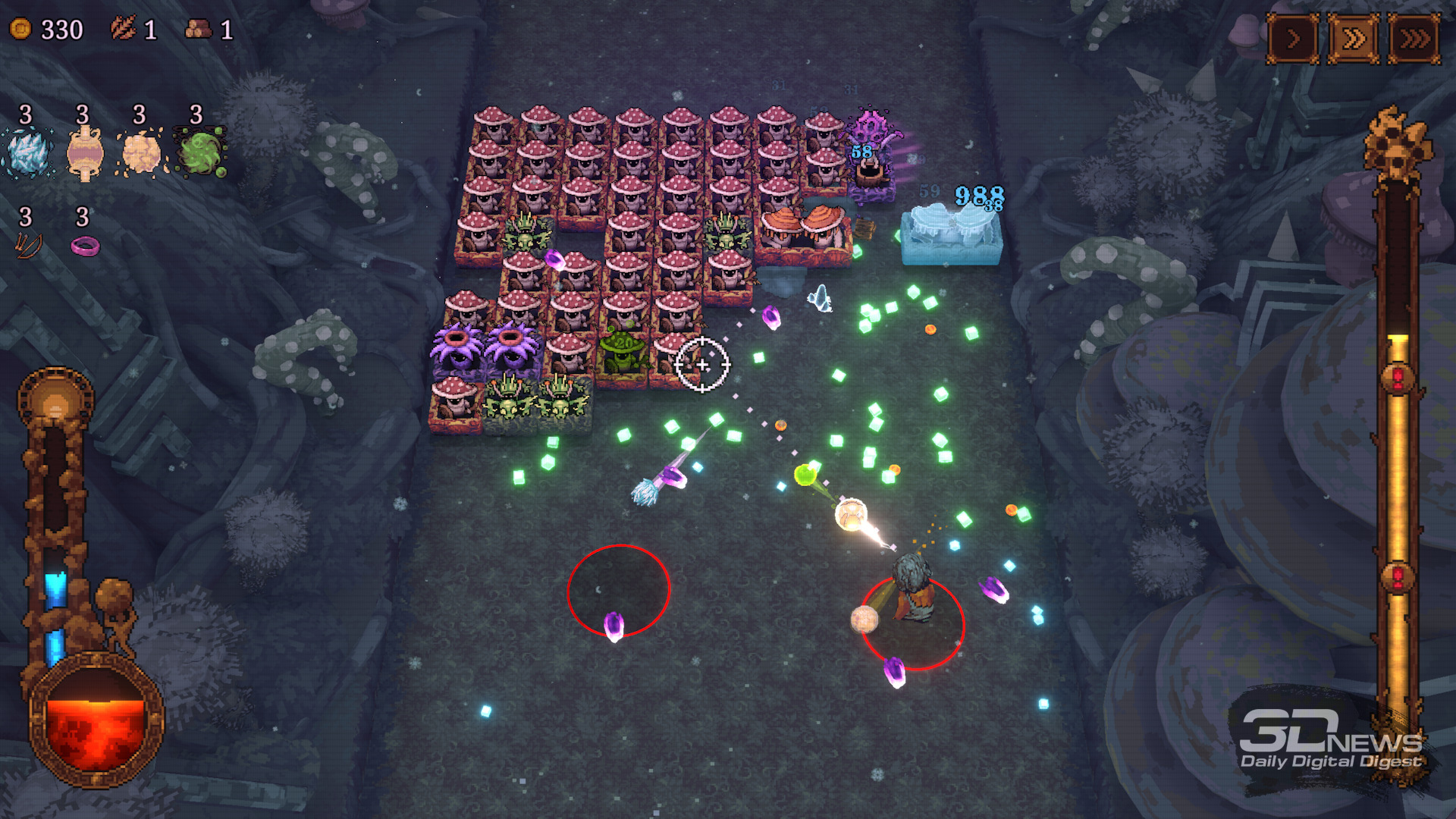
Task: Select the double-arrow speed button
Action: coord(1354,38)
